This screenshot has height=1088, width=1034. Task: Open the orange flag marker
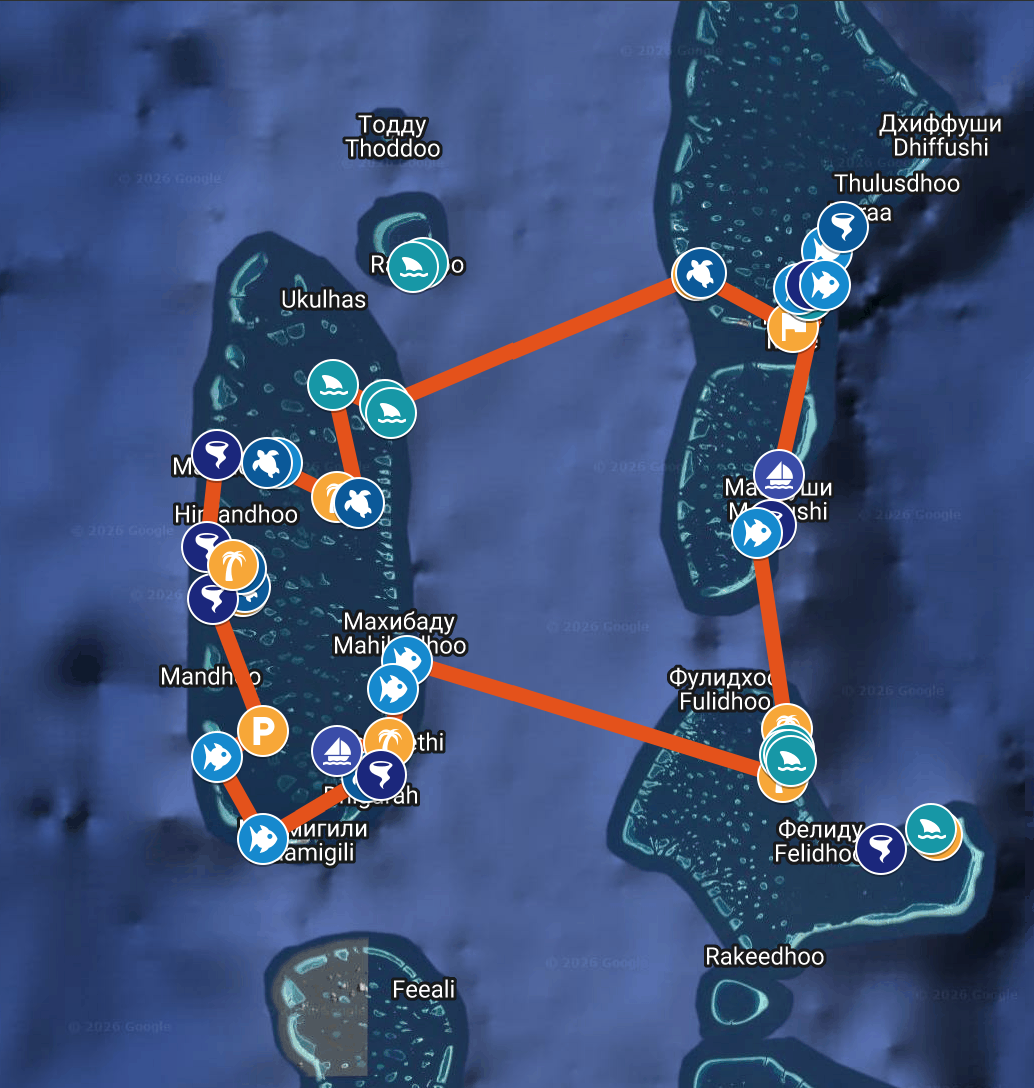(793, 327)
